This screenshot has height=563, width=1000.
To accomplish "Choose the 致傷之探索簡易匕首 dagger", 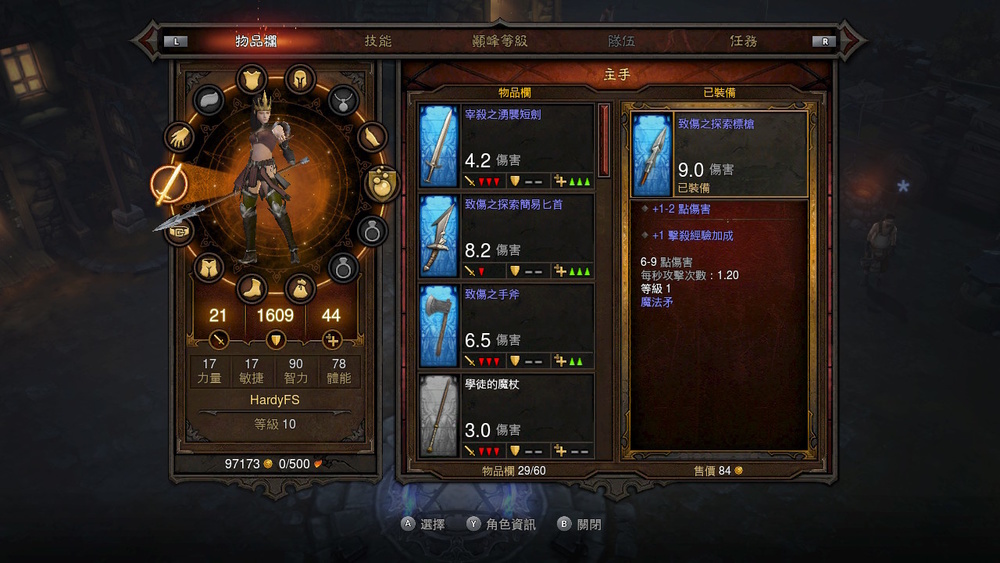I will [506, 236].
